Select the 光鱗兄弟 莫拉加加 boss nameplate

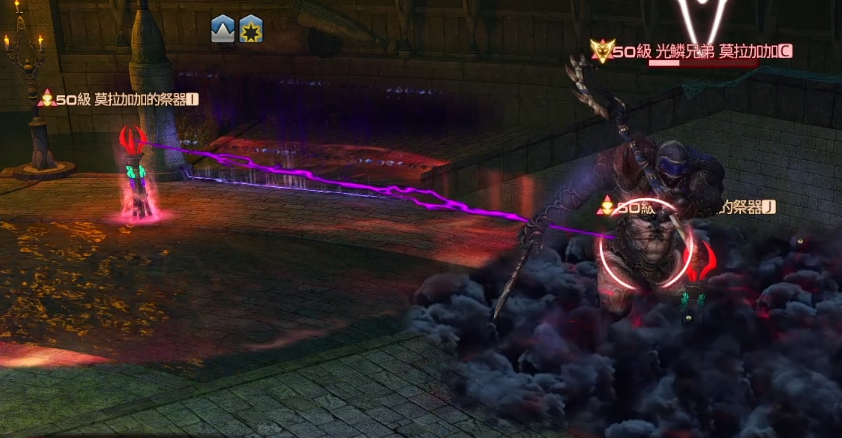click(694, 50)
